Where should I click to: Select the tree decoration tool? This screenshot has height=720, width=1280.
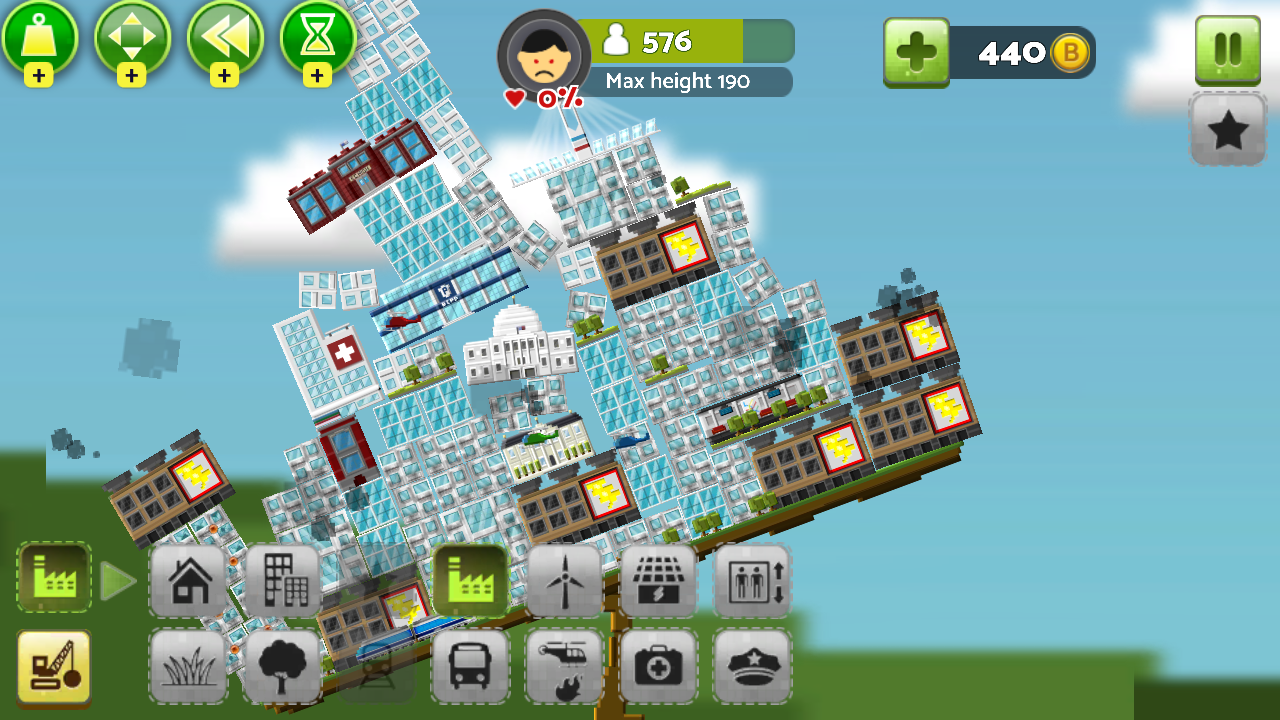pos(283,665)
